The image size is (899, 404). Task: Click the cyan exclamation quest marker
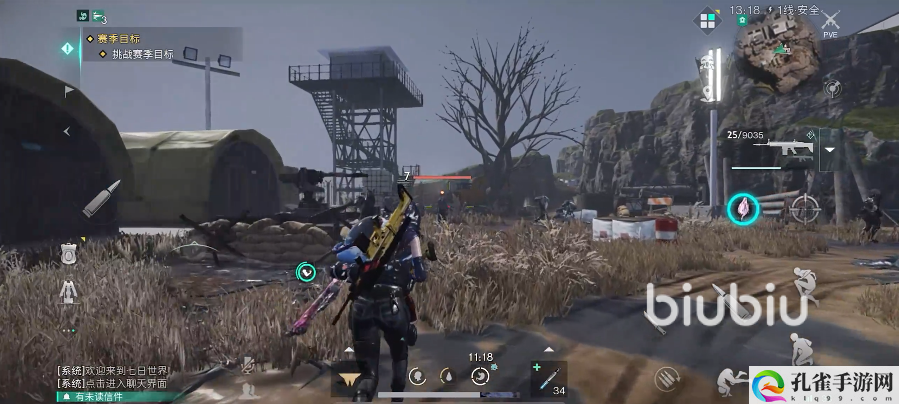click(68, 47)
